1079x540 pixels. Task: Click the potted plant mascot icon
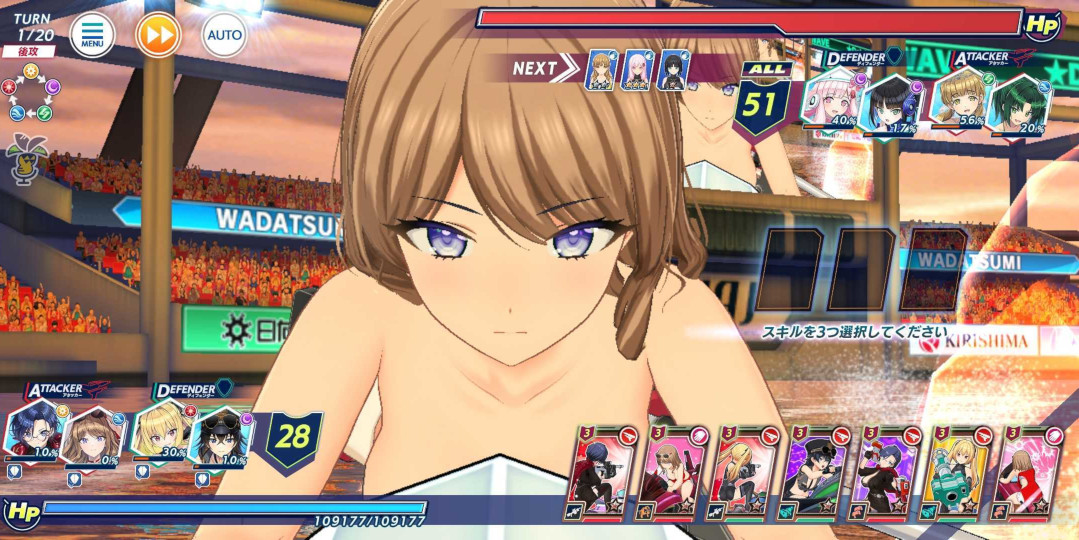pyautogui.click(x=23, y=157)
